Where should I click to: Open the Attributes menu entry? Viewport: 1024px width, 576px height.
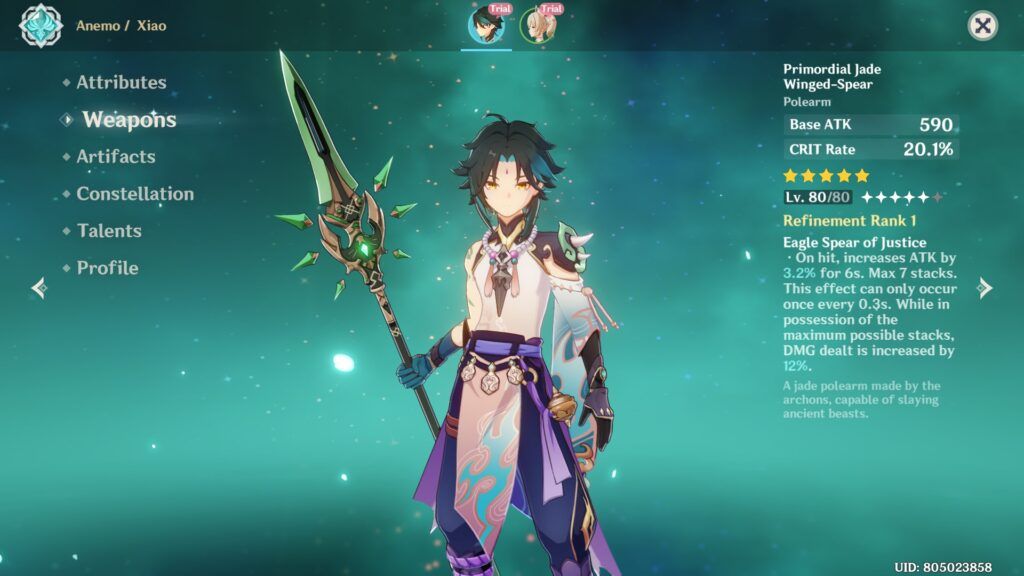coord(121,83)
